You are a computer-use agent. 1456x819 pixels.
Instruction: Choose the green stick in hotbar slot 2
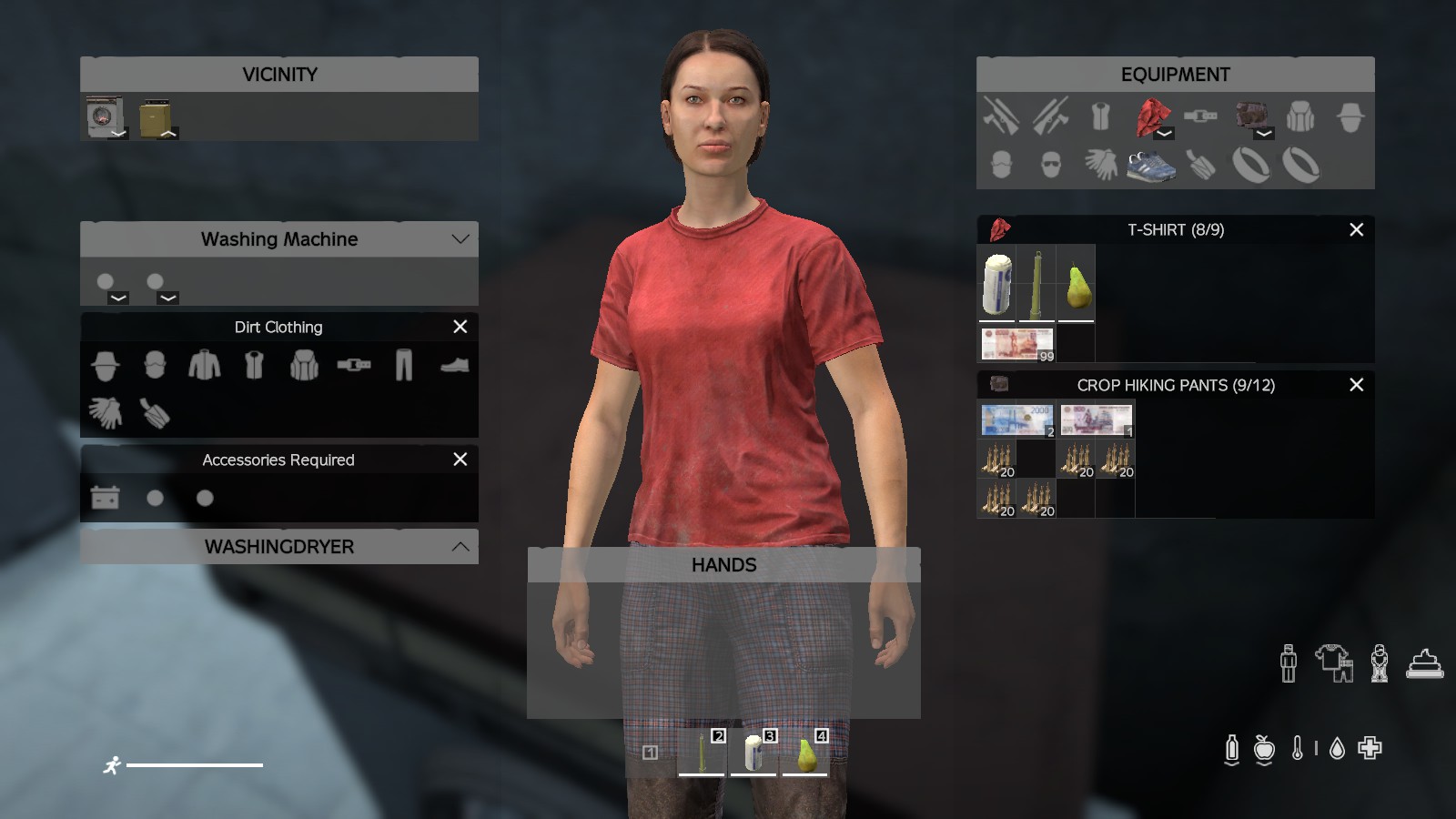pos(702,754)
